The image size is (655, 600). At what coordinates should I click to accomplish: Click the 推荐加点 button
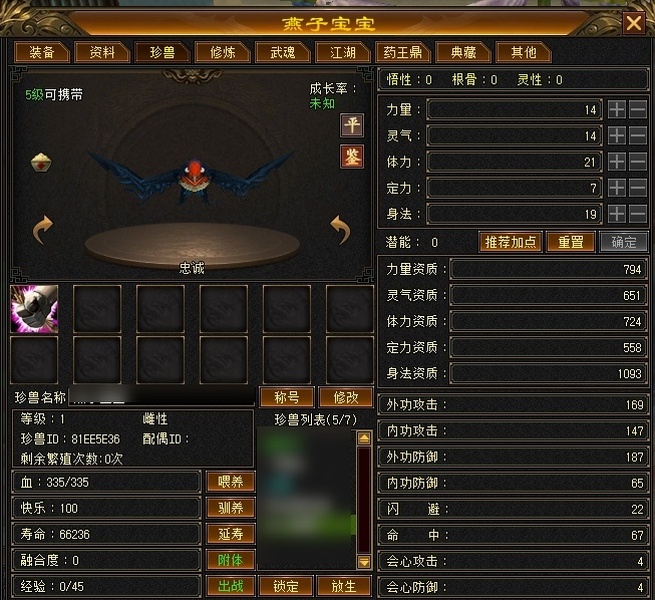tap(510, 242)
